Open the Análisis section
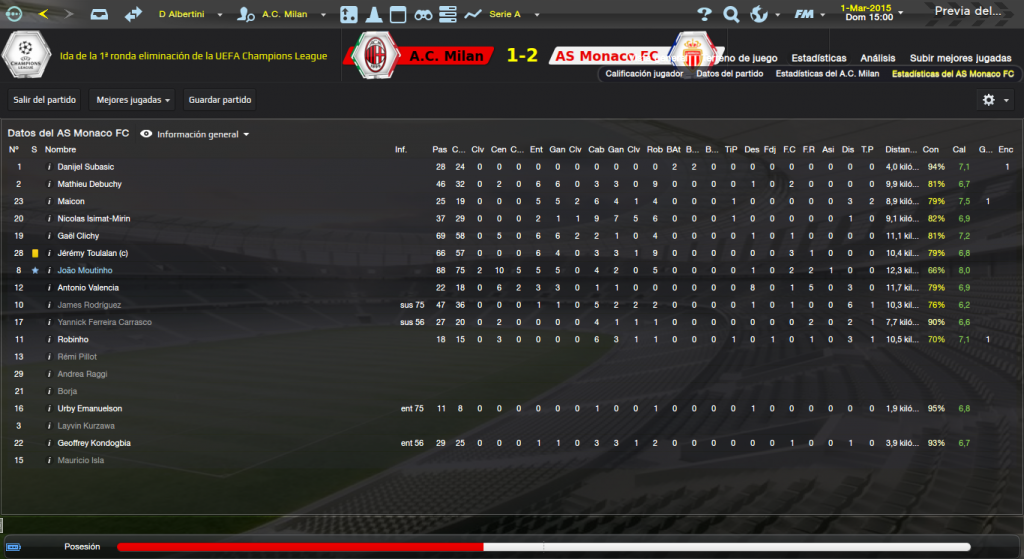 (878, 58)
